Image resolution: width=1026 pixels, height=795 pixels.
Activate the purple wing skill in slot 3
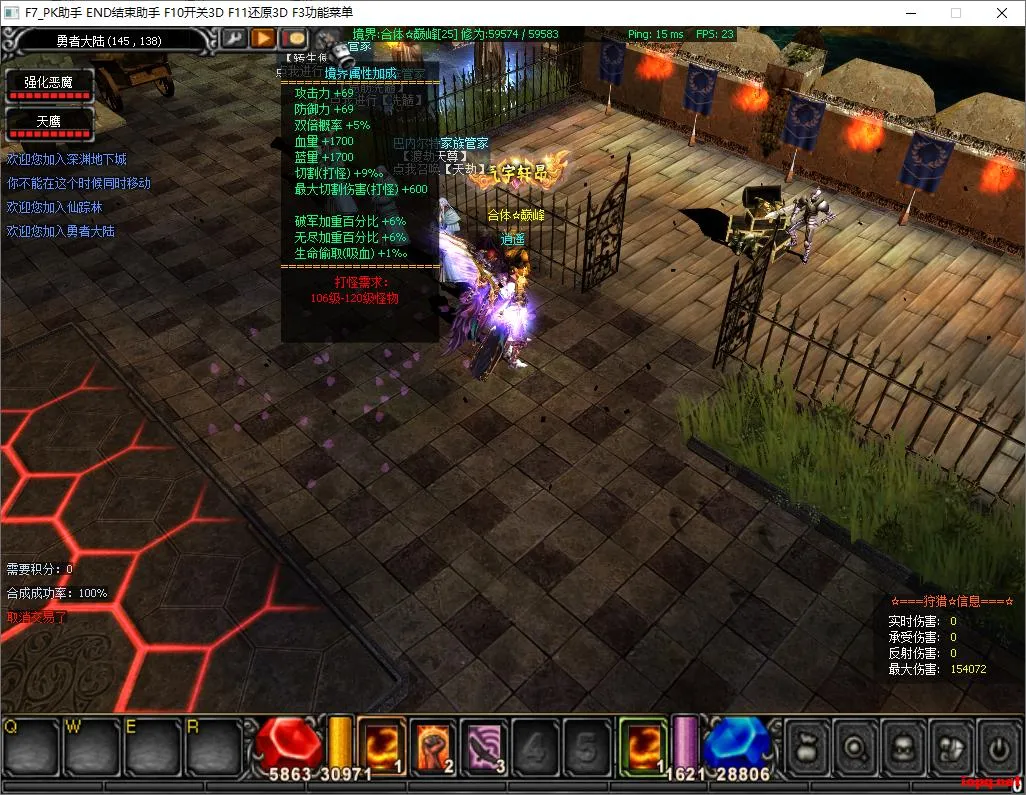485,746
